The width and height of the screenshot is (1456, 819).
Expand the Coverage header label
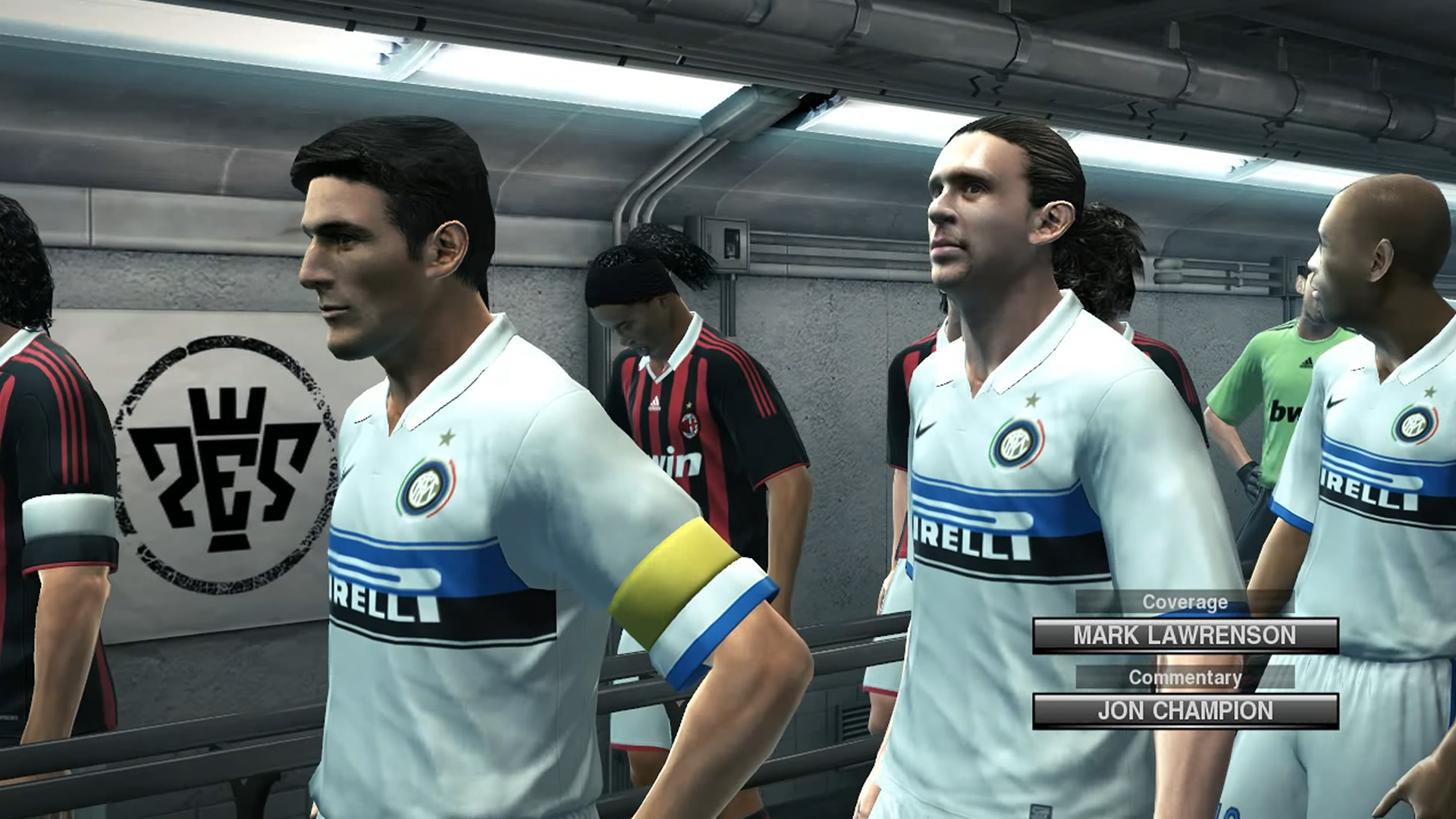[1187, 601]
